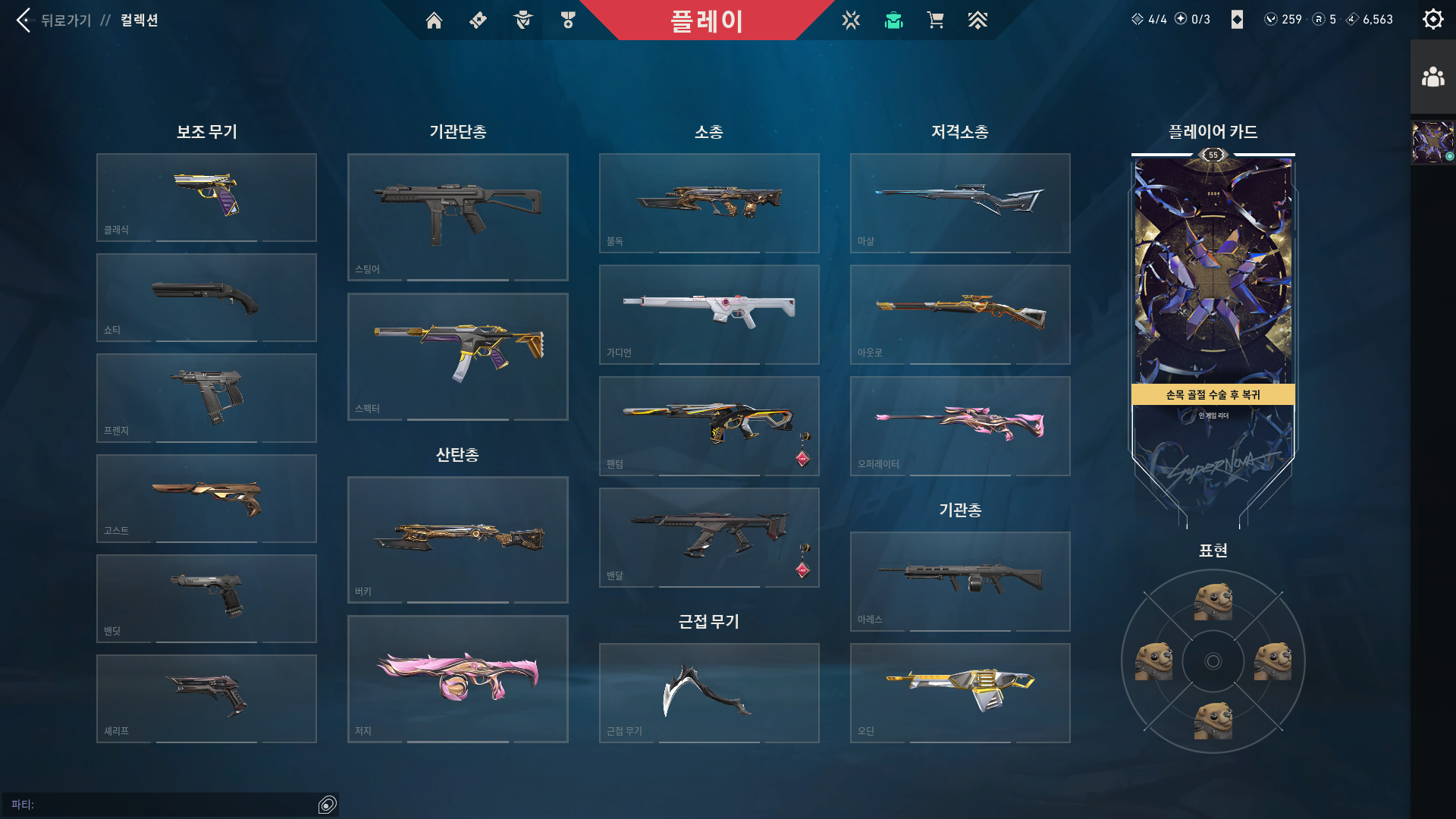Image resolution: width=1456 pixels, height=819 pixels.
Task: Toggle the party circle icon beside 파티
Action: [x=328, y=804]
